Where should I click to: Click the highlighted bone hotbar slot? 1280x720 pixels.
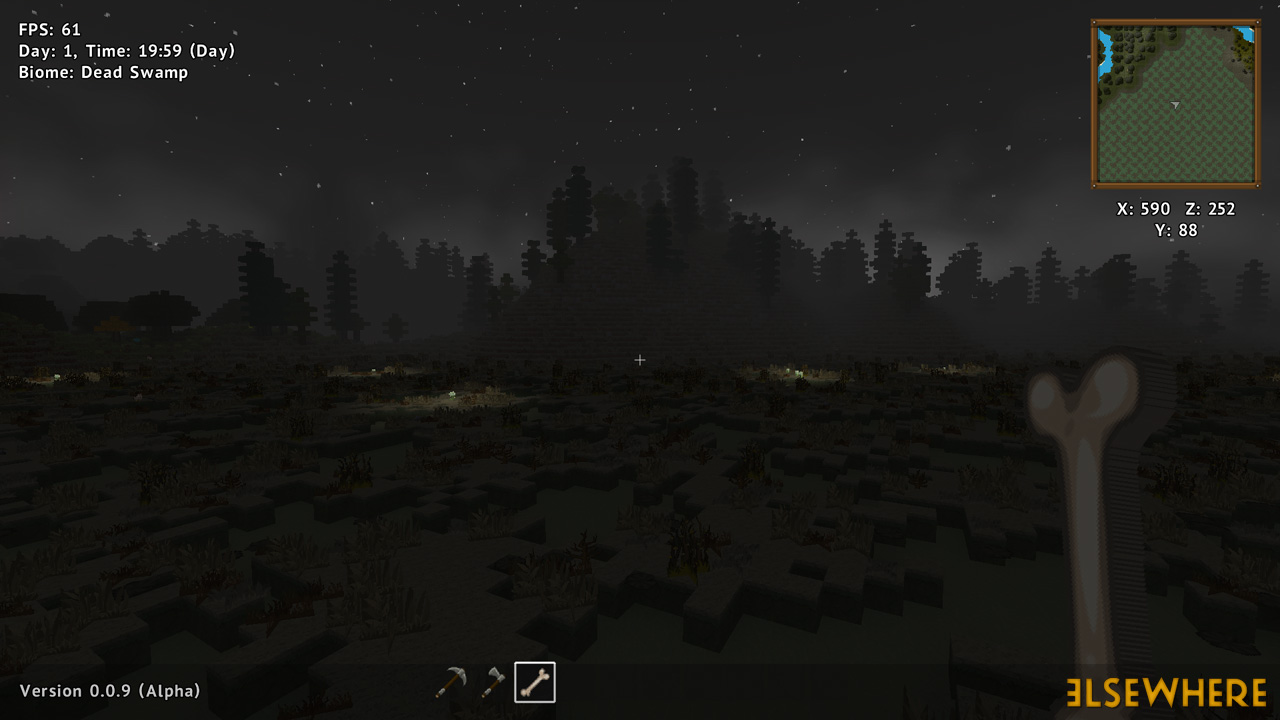pyautogui.click(x=535, y=683)
